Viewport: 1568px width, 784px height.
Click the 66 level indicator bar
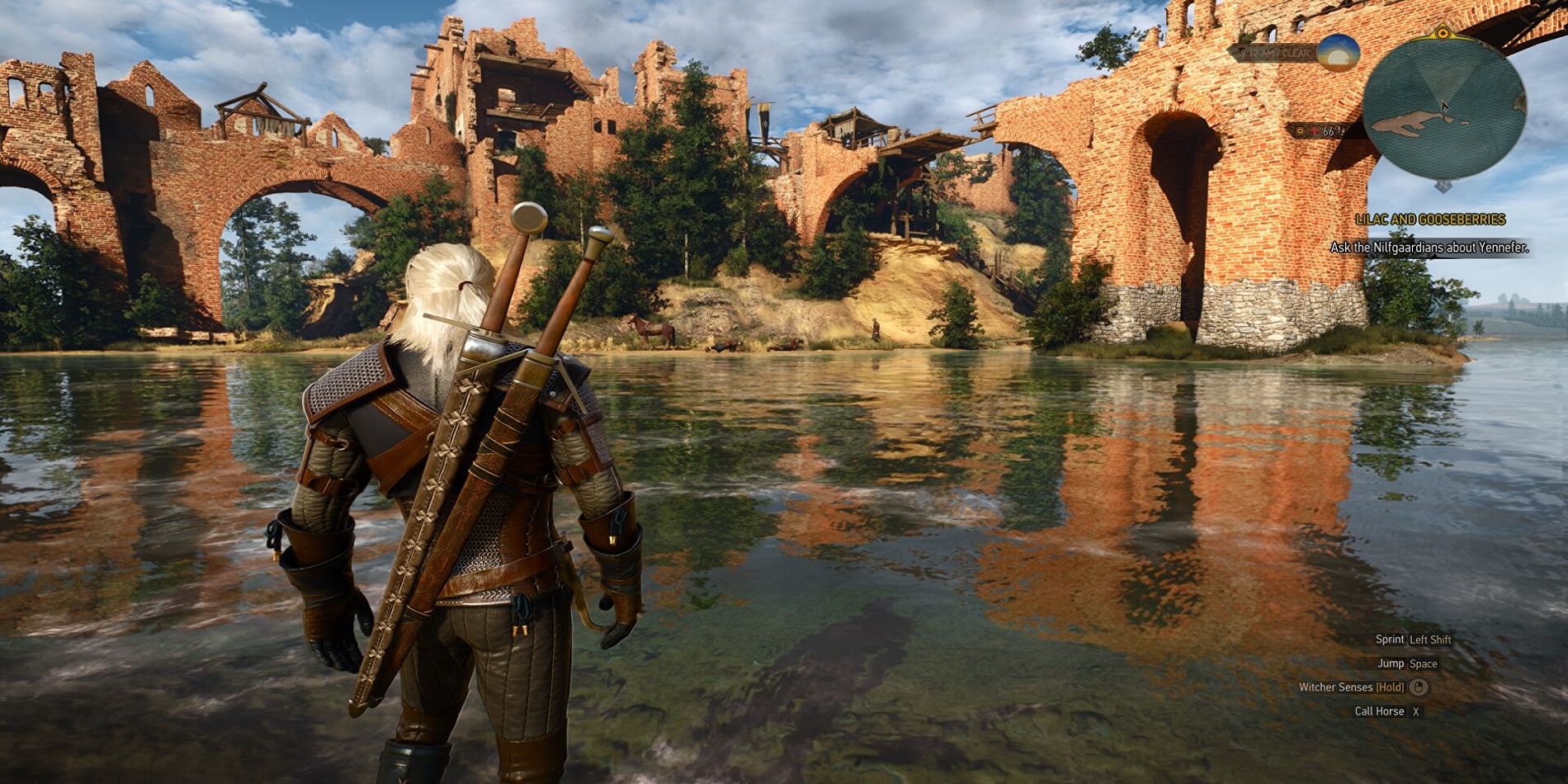(x=1329, y=131)
